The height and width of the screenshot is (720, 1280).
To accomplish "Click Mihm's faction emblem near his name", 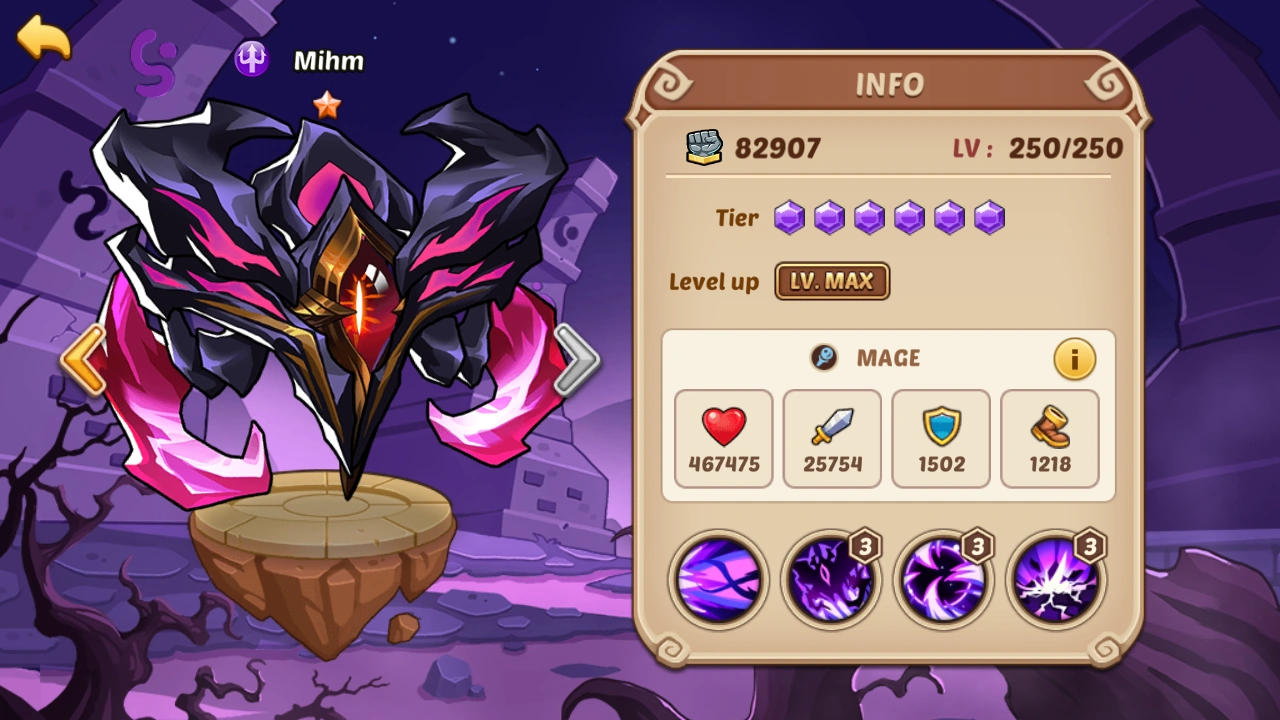I will tap(251, 59).
